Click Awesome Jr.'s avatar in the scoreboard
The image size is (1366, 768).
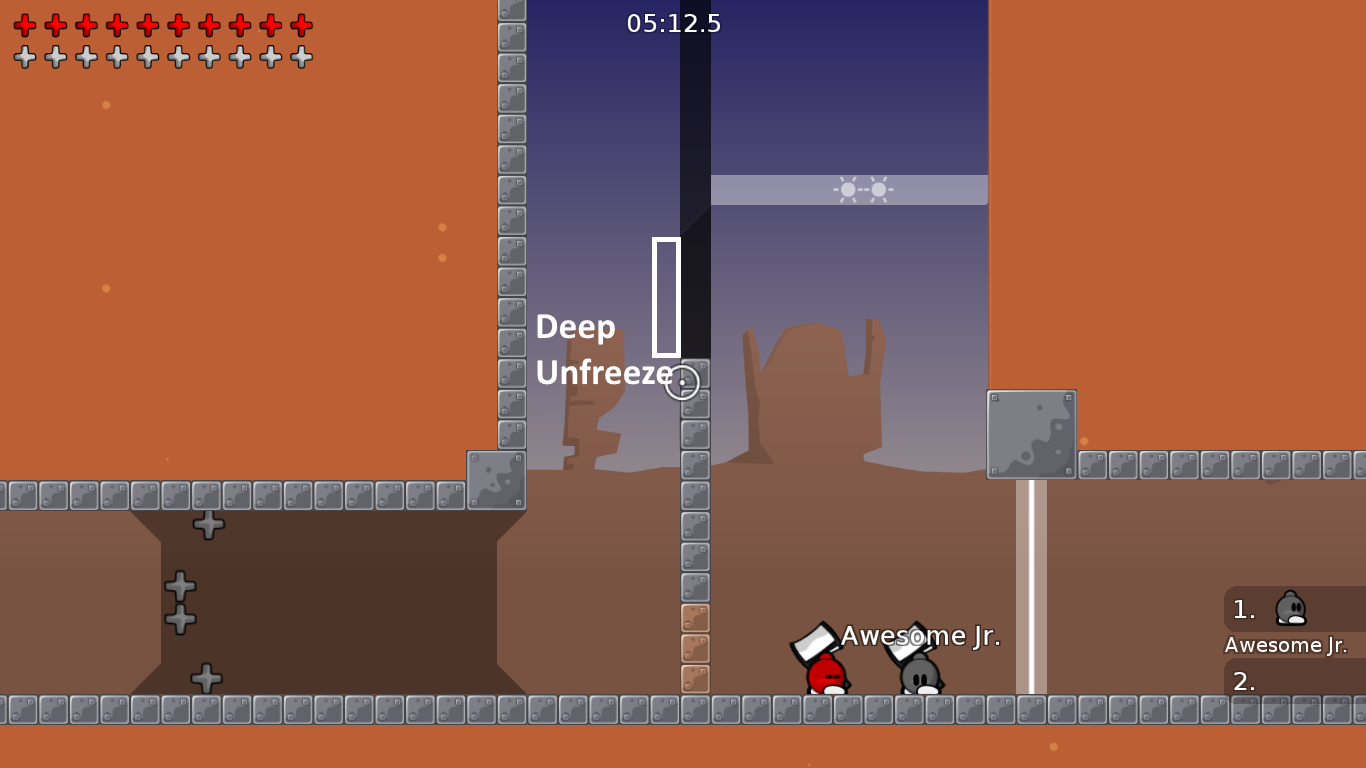(1291, 610)
